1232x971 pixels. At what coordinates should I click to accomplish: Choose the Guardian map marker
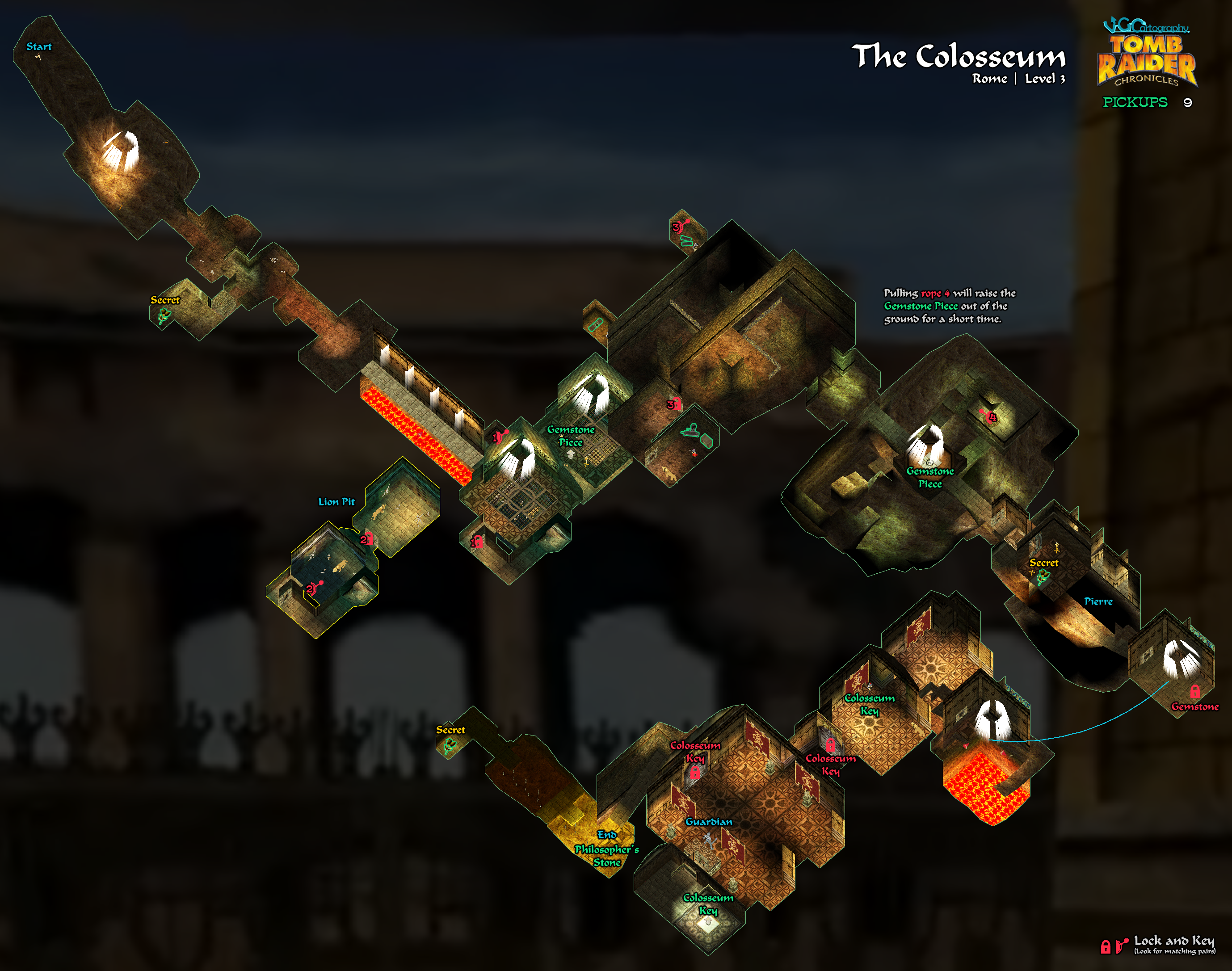[x=708, y=822]
